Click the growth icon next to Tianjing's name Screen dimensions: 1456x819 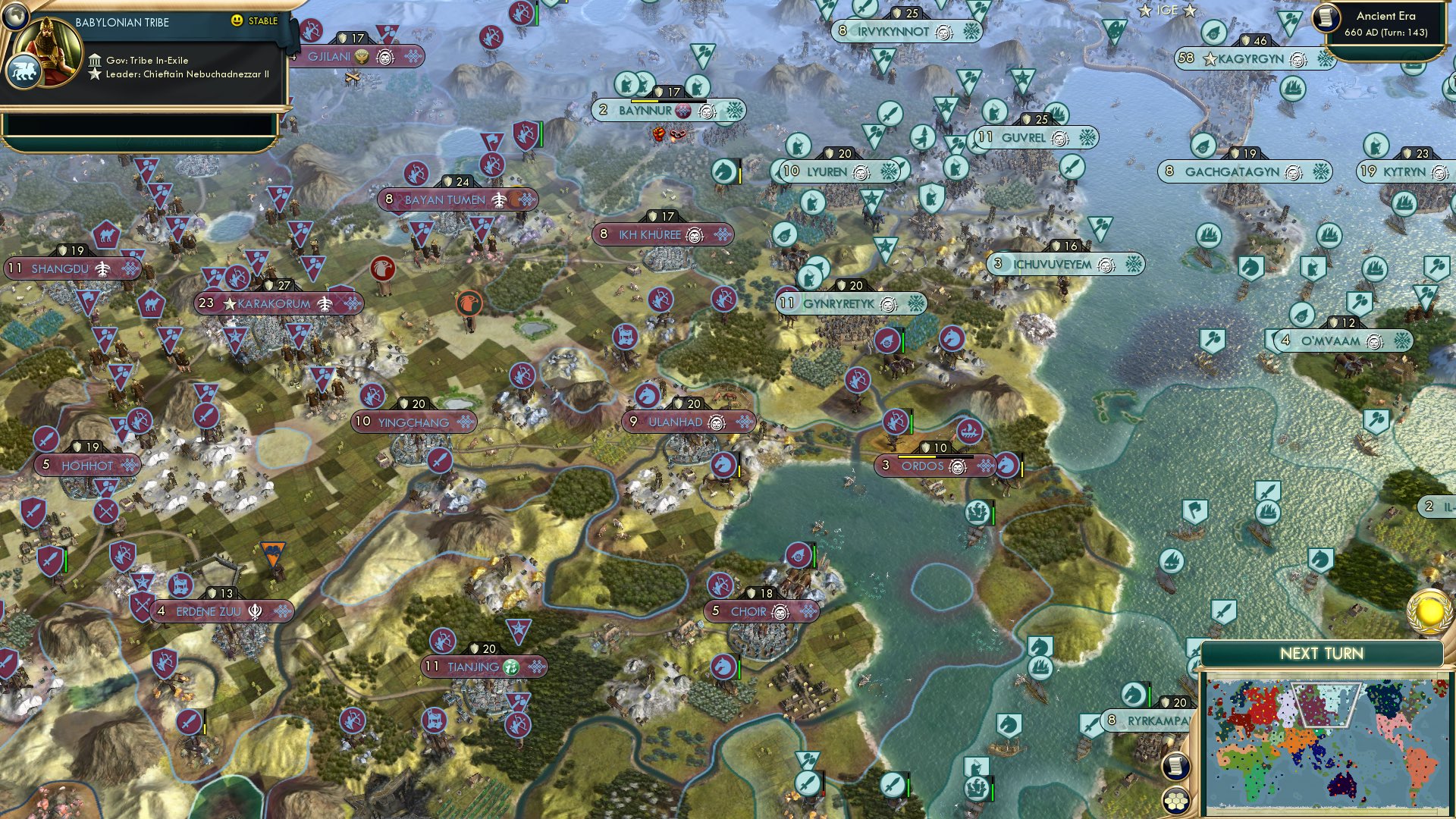coord(513,668)
